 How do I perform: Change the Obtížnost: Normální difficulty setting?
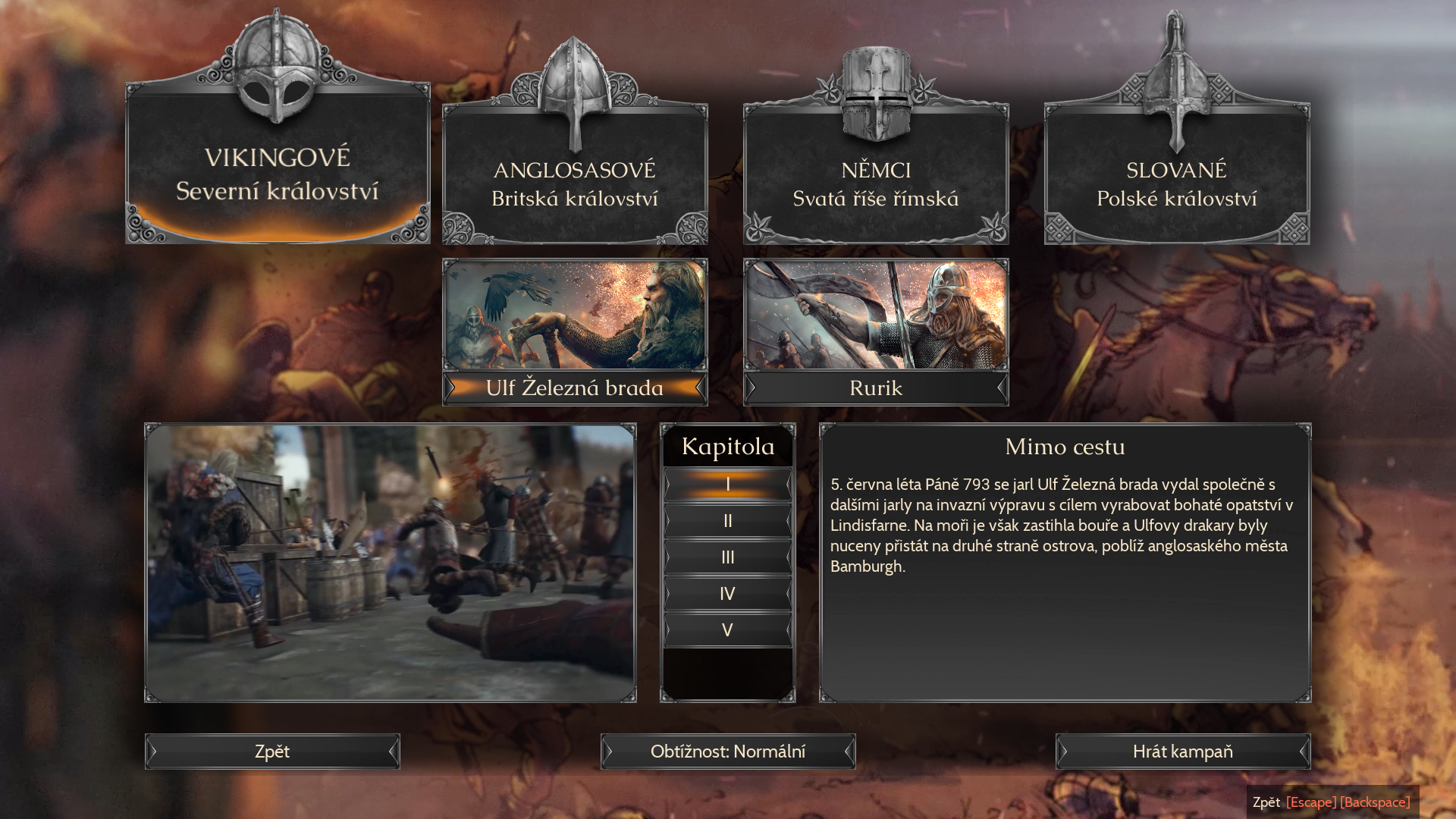pos(728,752)
